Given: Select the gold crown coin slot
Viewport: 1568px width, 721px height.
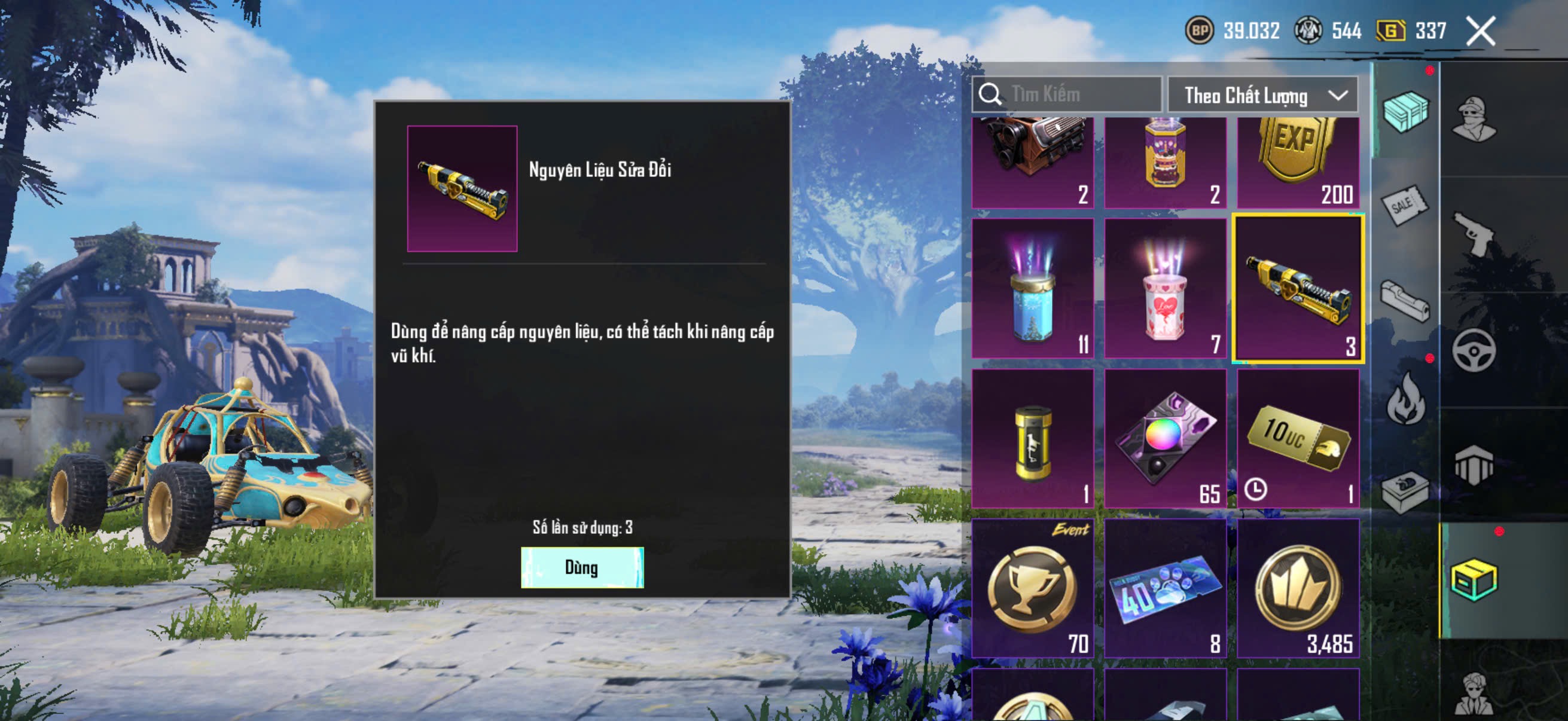Looking at the screenshot, I should [1298, 588].
